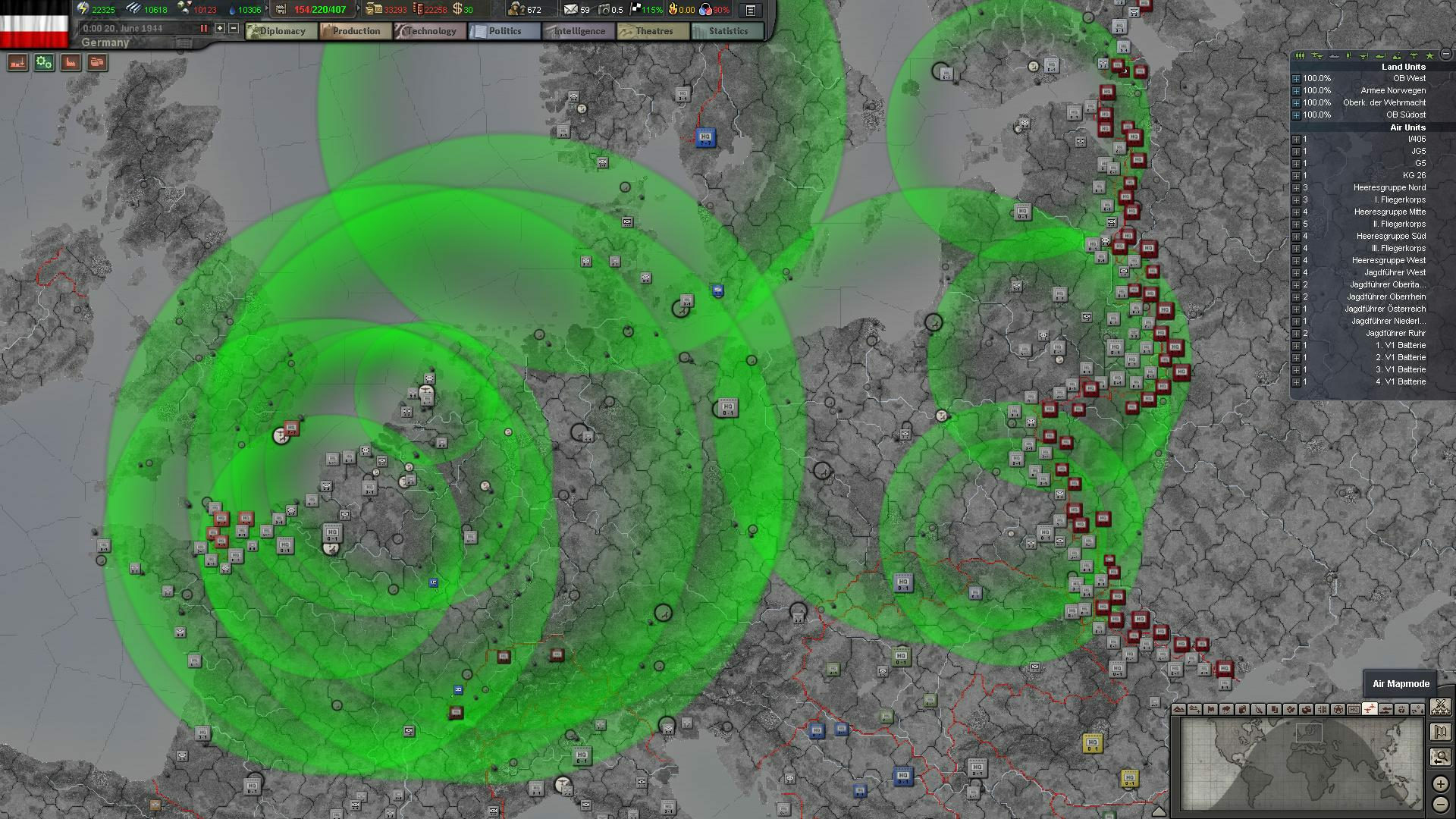Image resolution: width=1456 pixels, height=819 pixels.
Task: Switch to the Politics tab
Action: click(504, 31)
